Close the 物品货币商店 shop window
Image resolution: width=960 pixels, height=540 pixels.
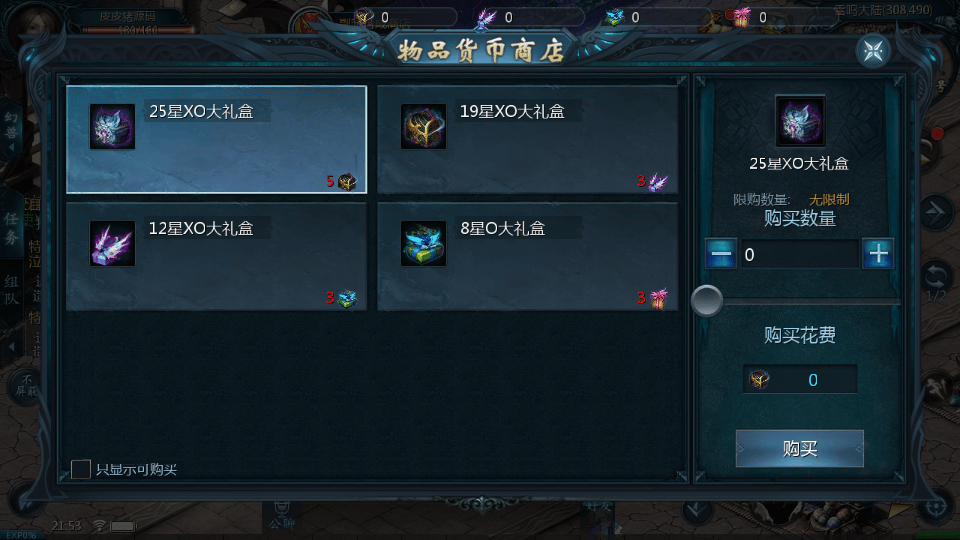pos(873,51)
